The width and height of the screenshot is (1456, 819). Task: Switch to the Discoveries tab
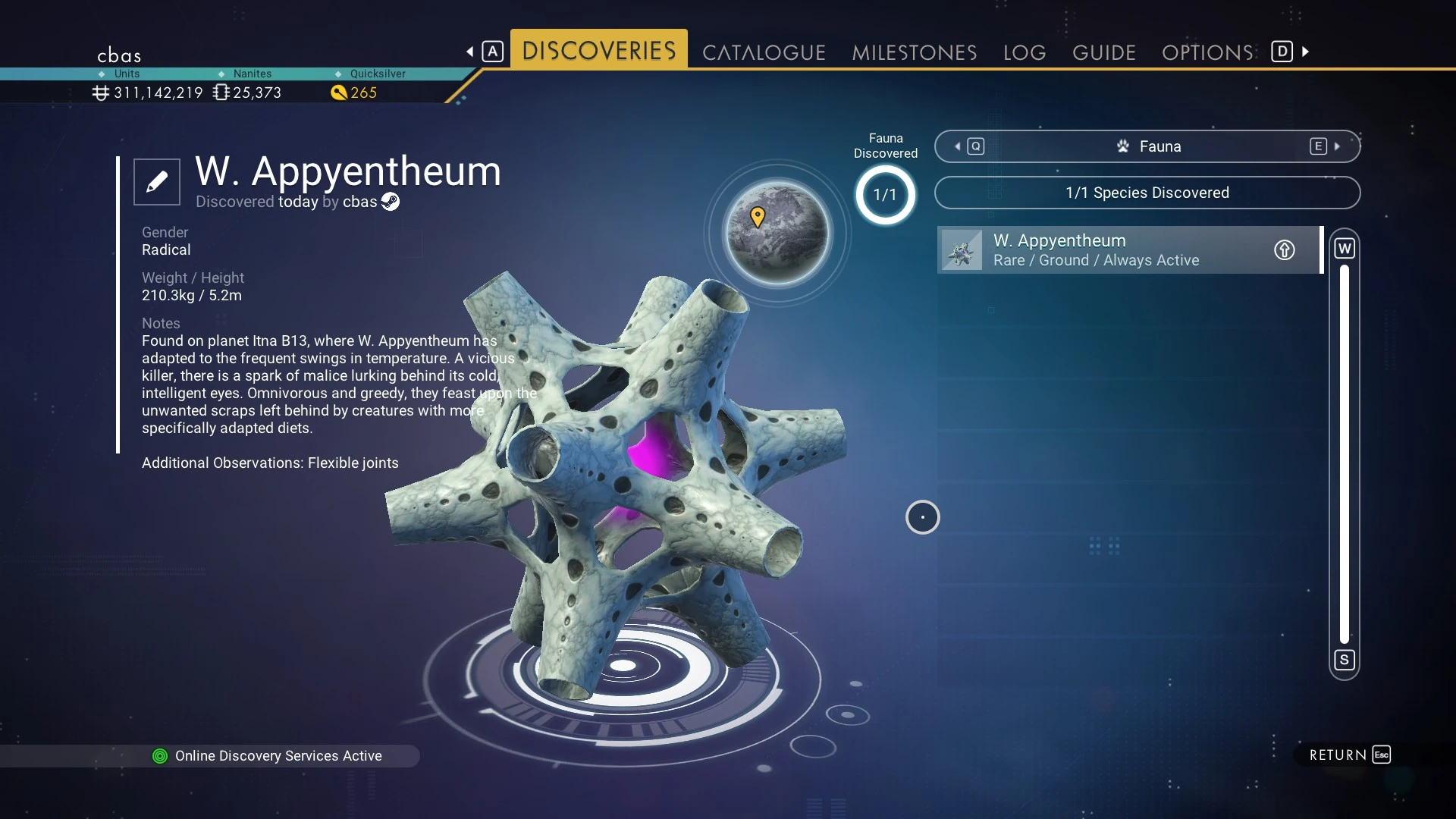coord(598,51)
